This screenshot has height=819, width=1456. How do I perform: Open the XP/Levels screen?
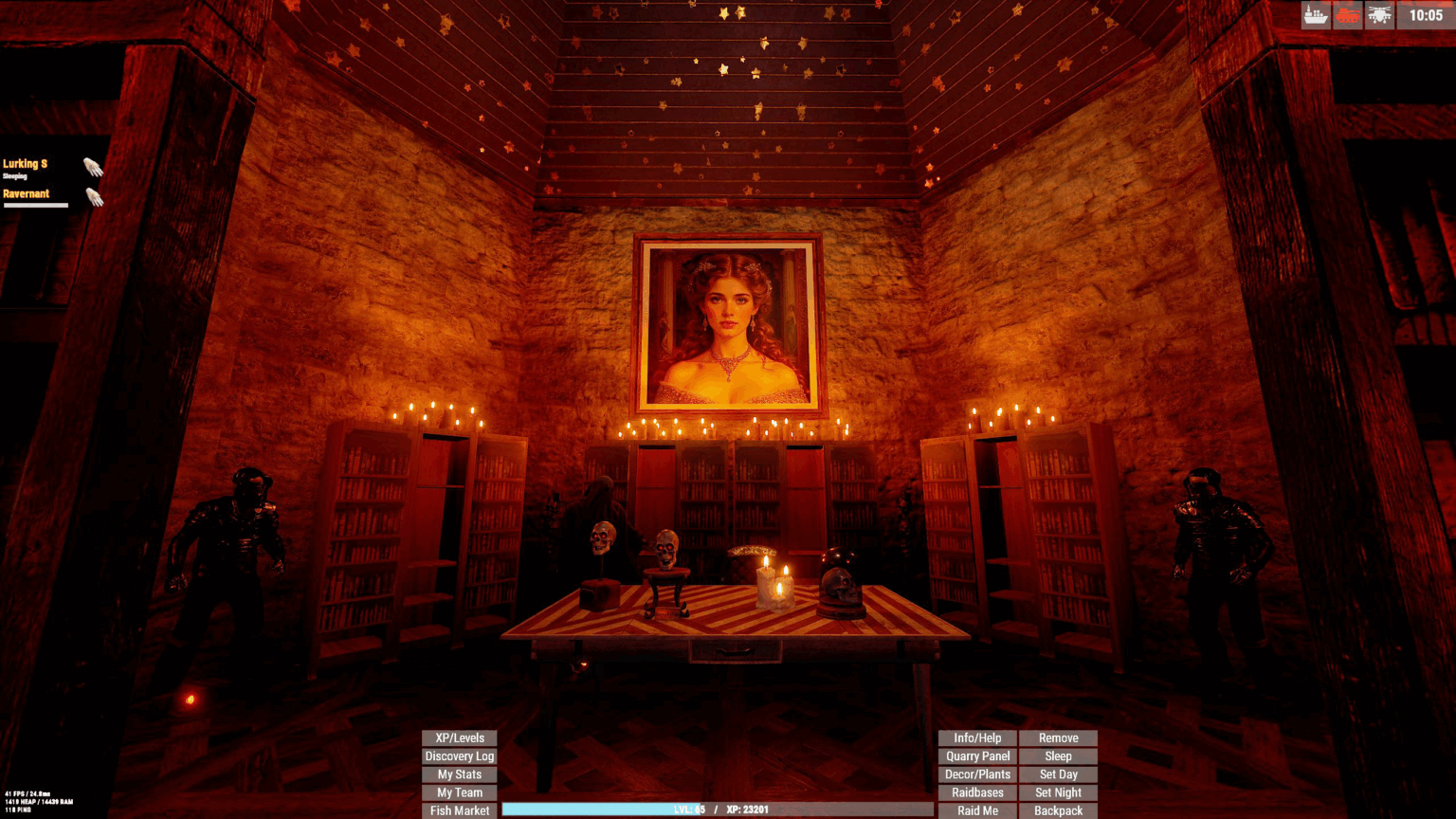click(459, 737)
